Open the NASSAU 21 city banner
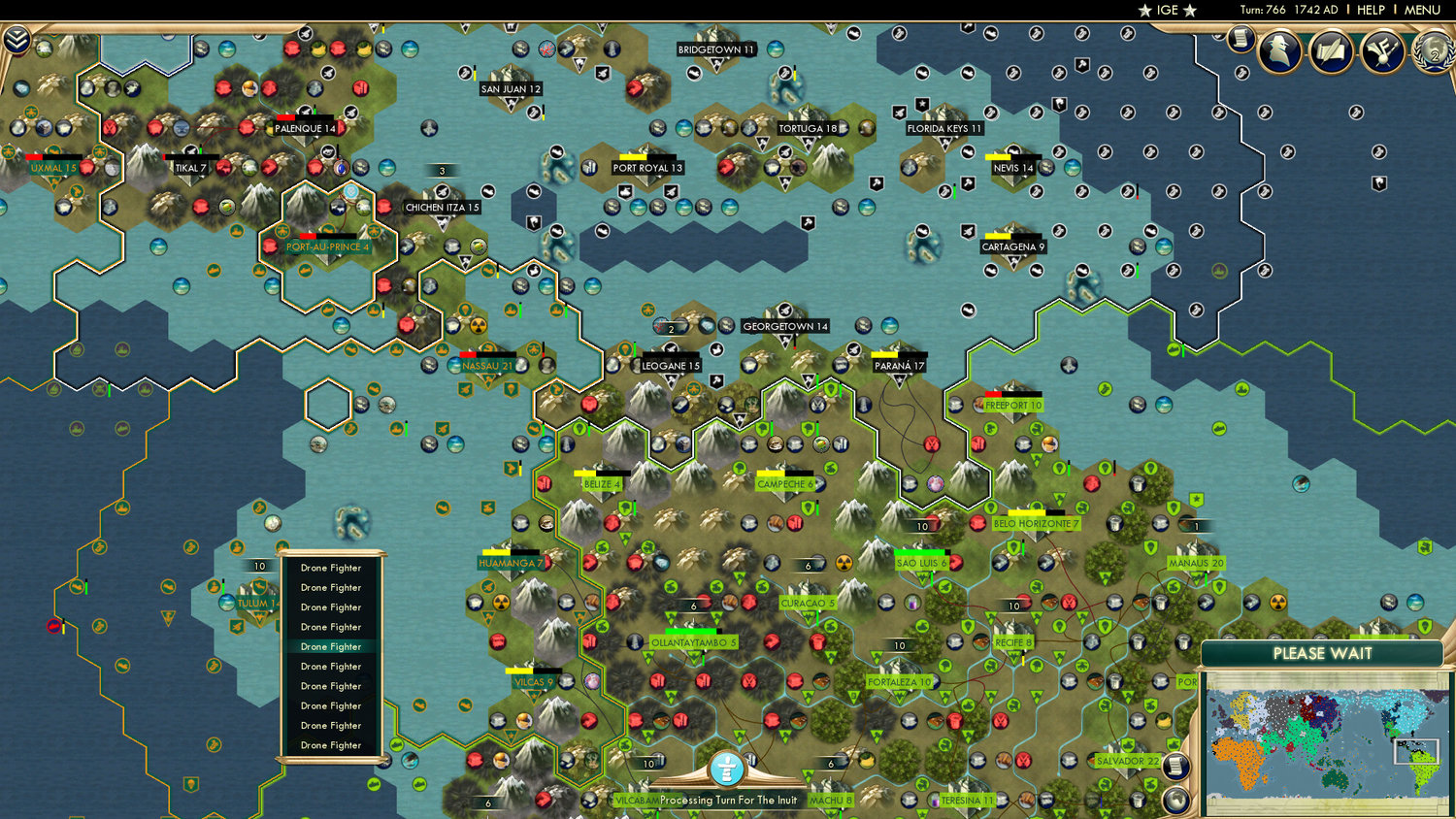This screenshot has width=1456, height=819. pyautogui.click(x=486, y=365)
